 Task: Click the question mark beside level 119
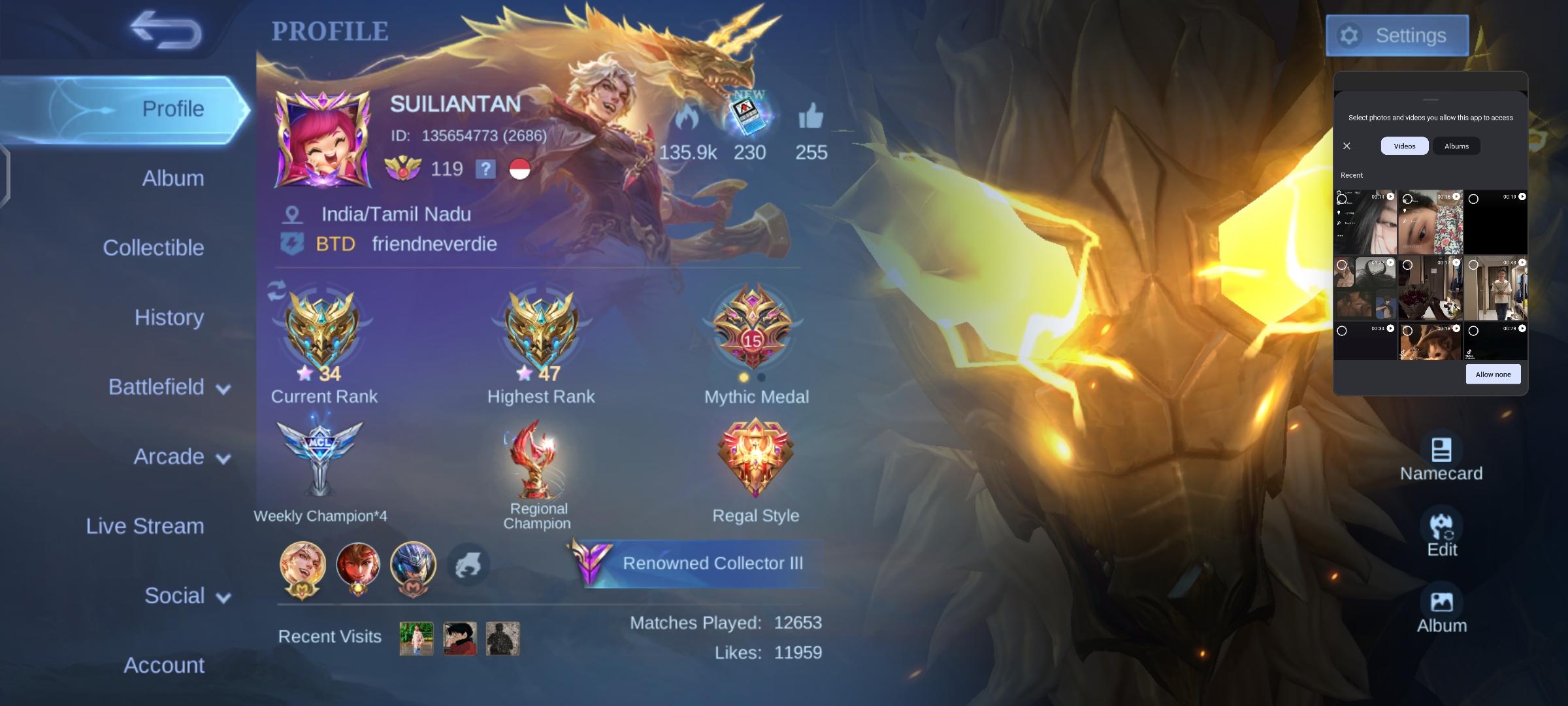484,169
